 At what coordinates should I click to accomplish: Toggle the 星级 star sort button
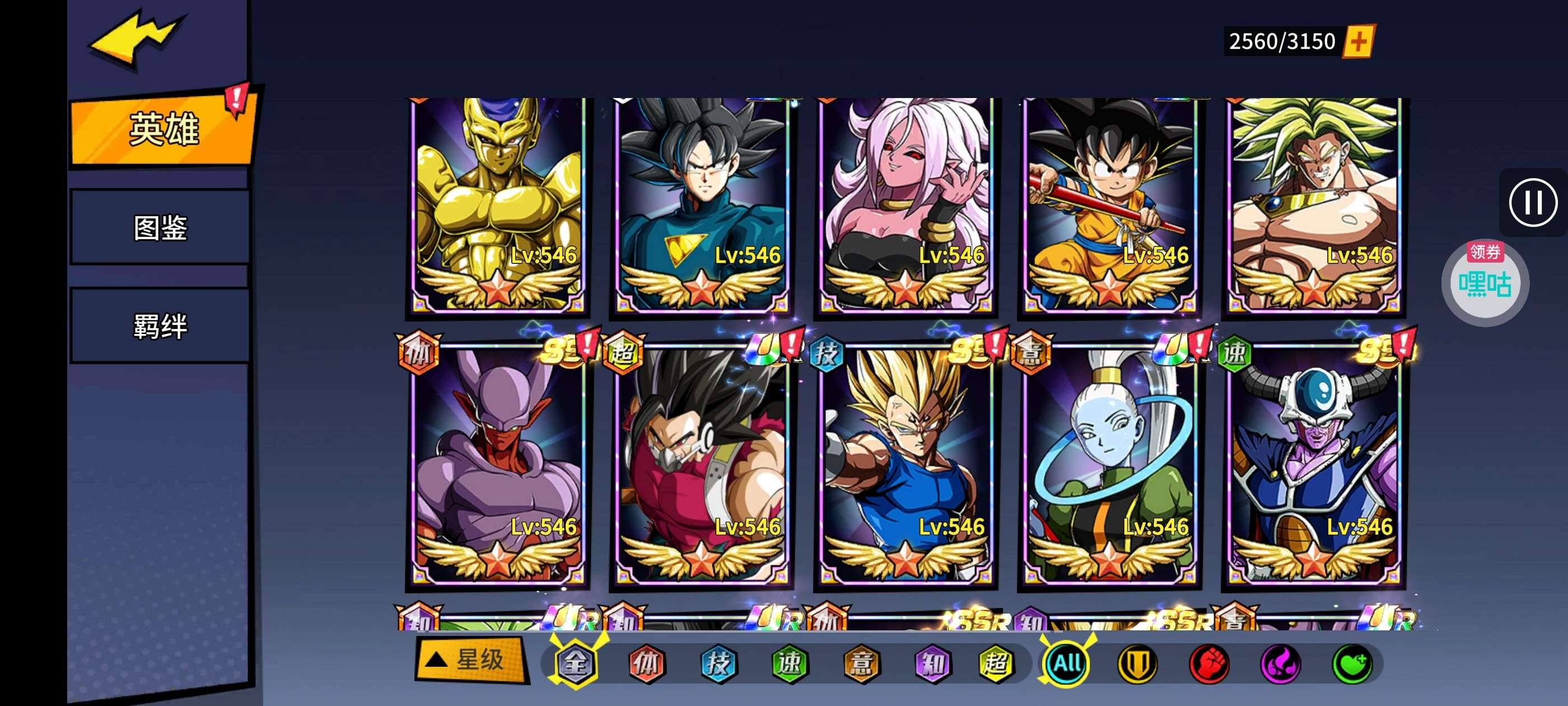pyautogui.click(x=470, y=659)
